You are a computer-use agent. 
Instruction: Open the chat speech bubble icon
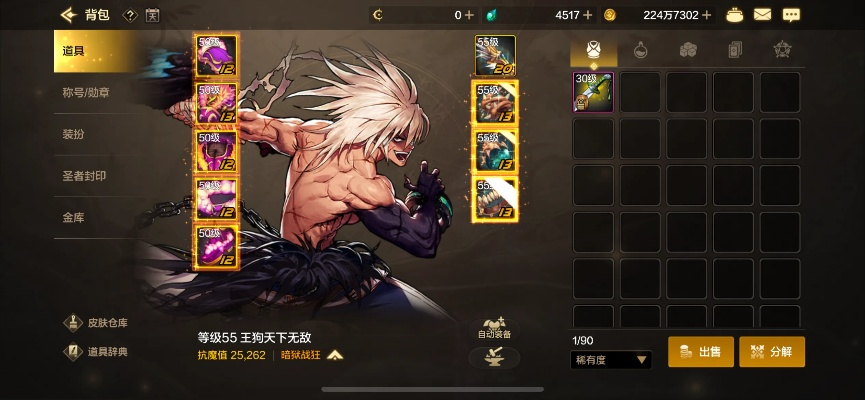[x=791, y=14]
